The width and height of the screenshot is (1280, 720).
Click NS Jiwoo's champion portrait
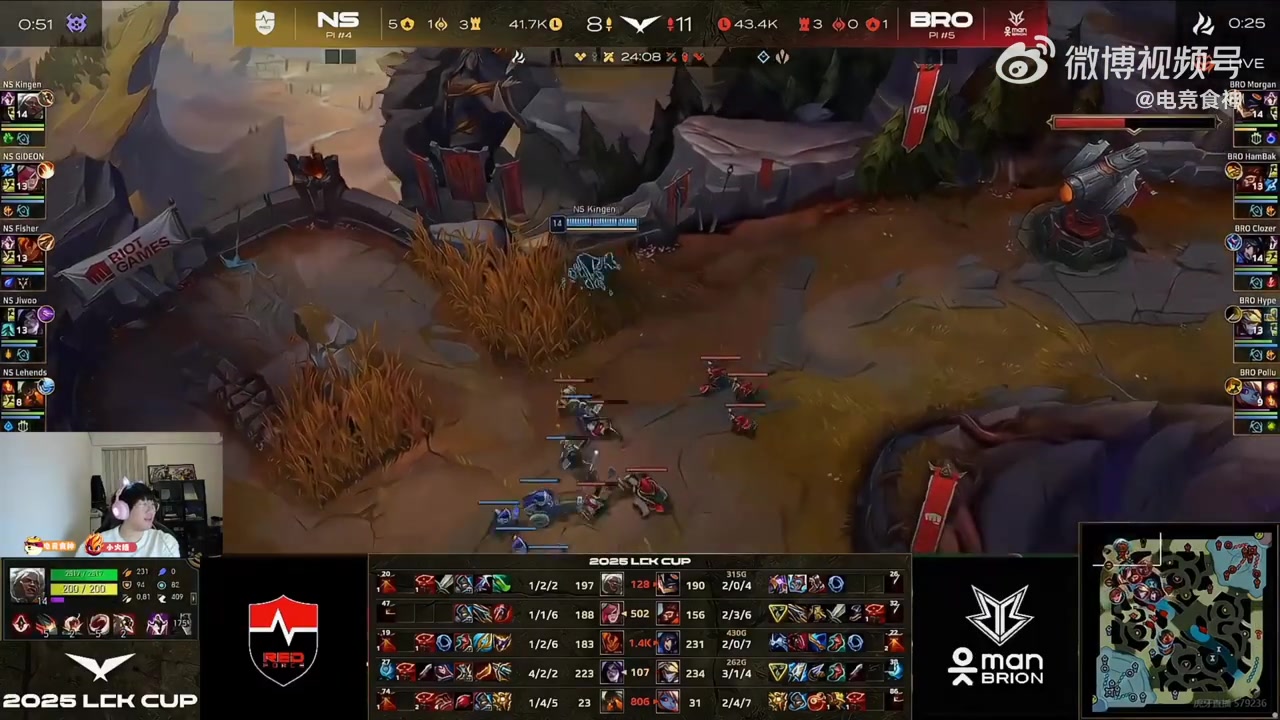click(x=28, y=322)
